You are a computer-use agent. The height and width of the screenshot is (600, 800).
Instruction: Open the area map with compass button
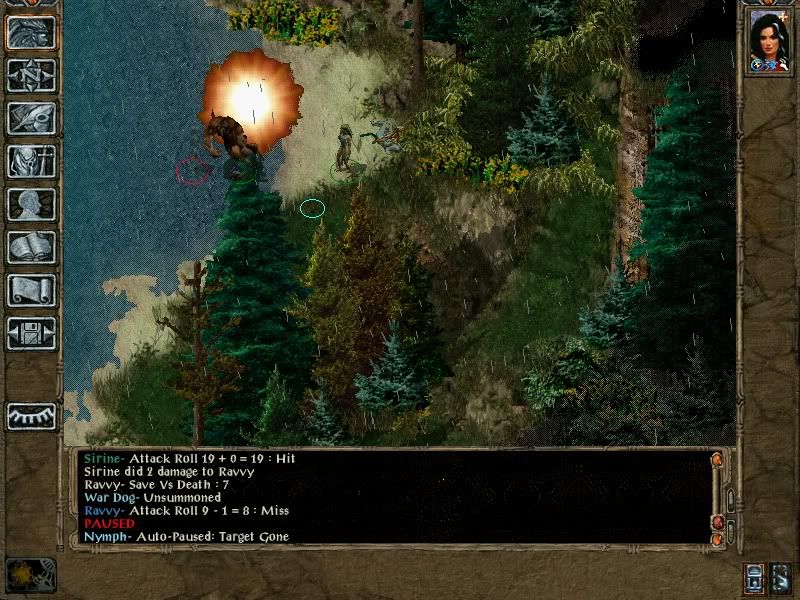click(x=31, y=75)
